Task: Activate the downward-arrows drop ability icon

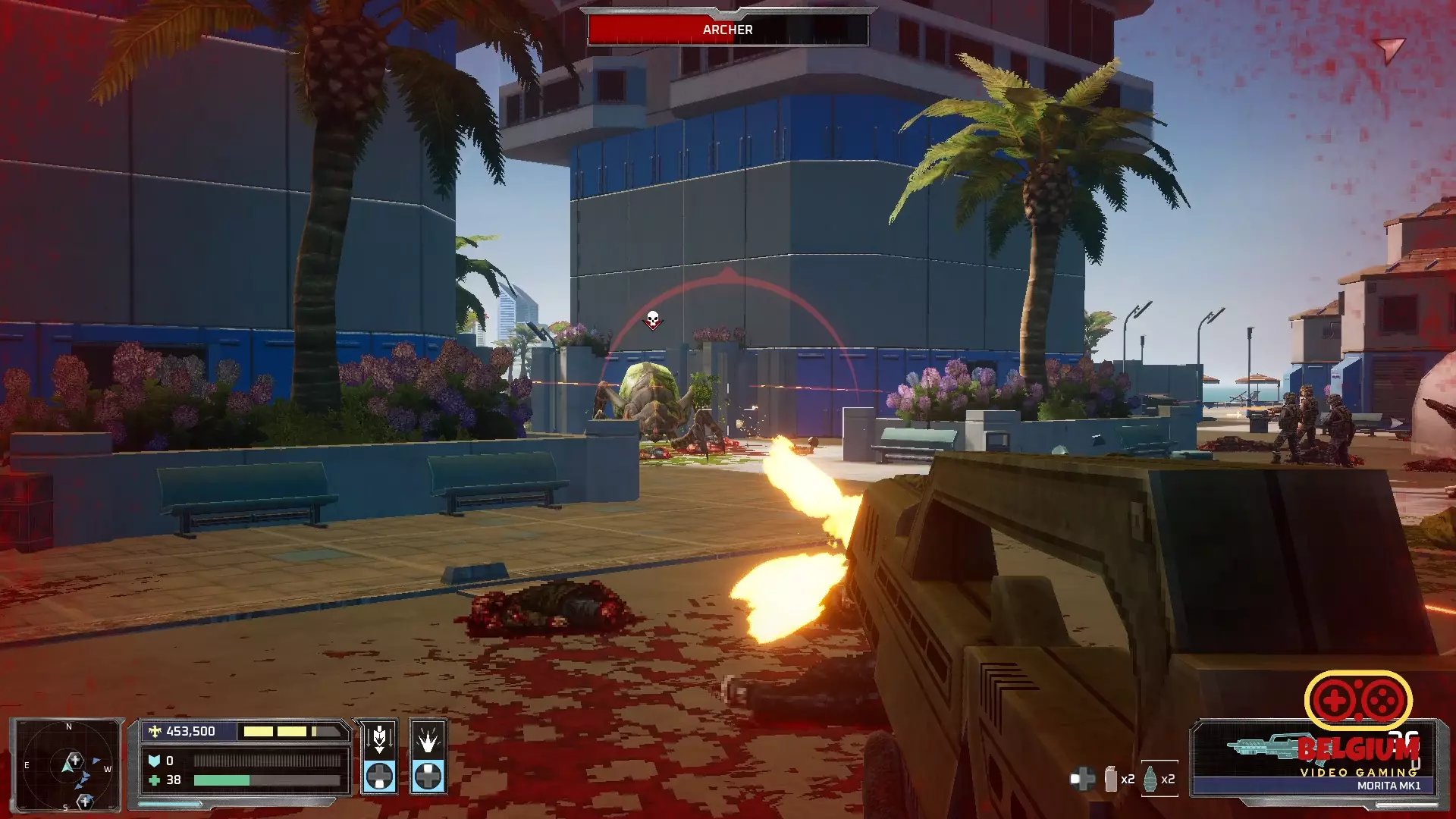Action: coord(379,739)
